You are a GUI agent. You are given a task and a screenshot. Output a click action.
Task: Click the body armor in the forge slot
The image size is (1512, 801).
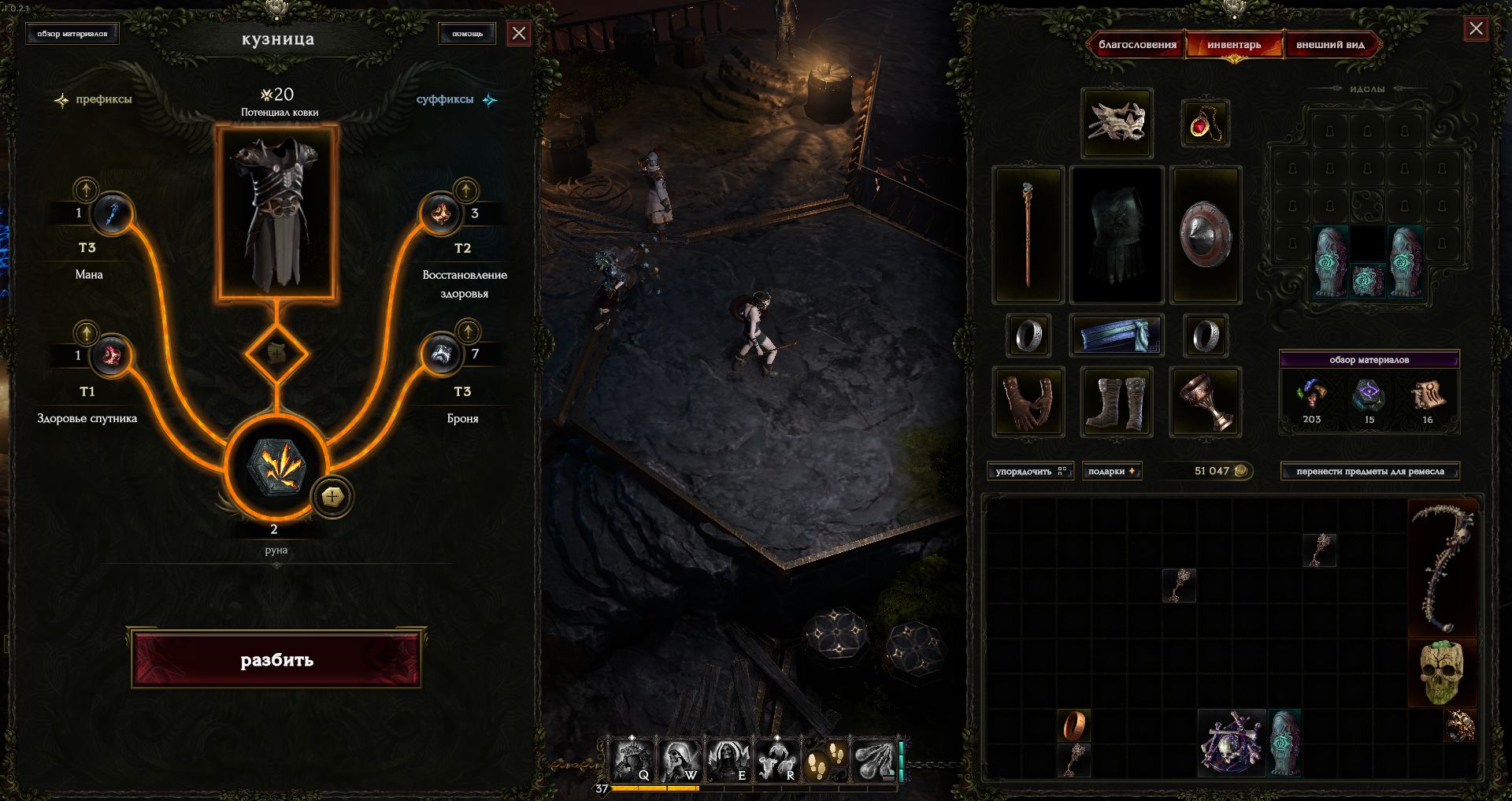point(277,214)
